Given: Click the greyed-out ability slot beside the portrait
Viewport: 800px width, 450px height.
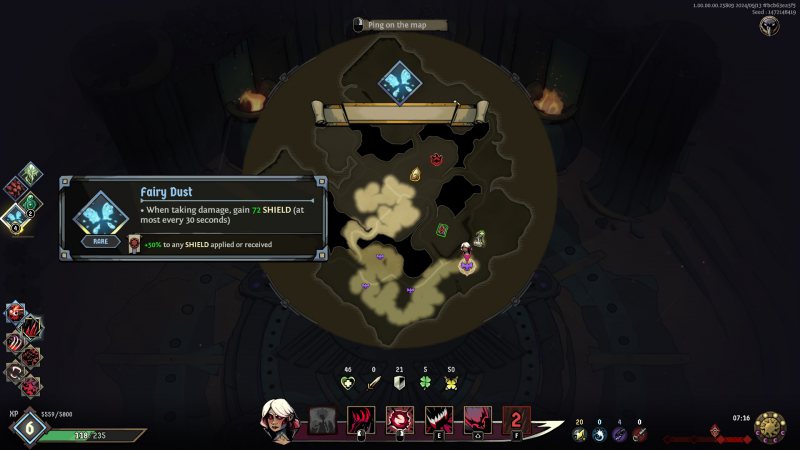Looking at the screenshot, I should [322, 421].
